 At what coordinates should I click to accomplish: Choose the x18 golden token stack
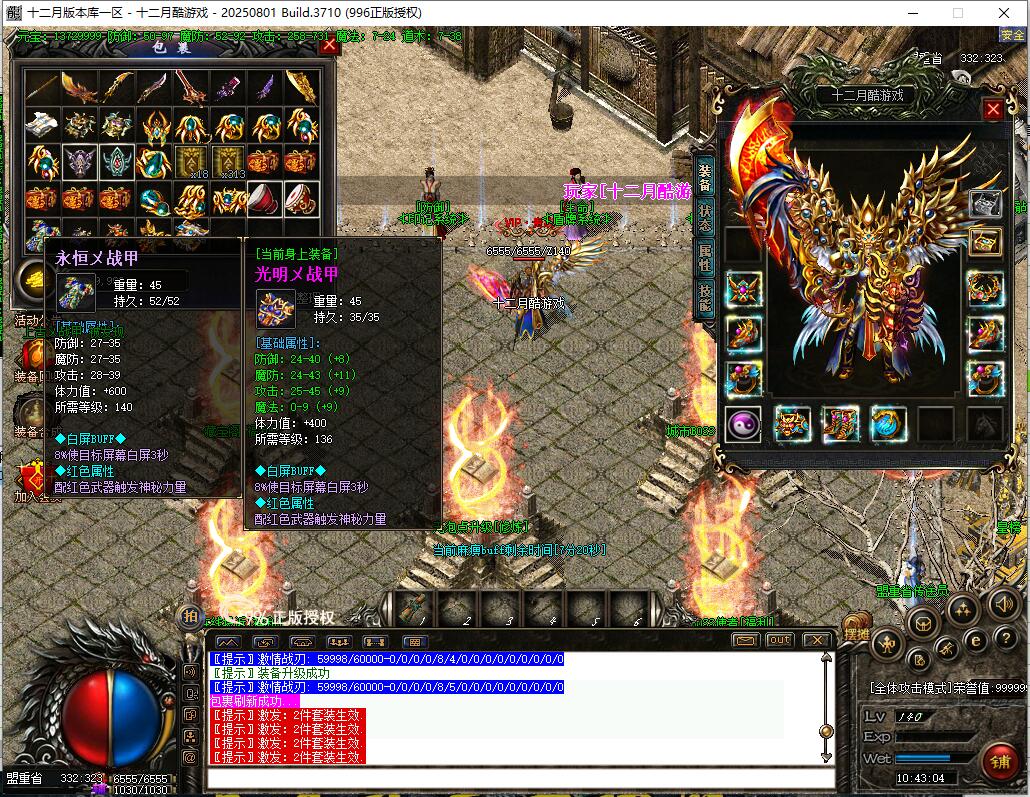191,161
